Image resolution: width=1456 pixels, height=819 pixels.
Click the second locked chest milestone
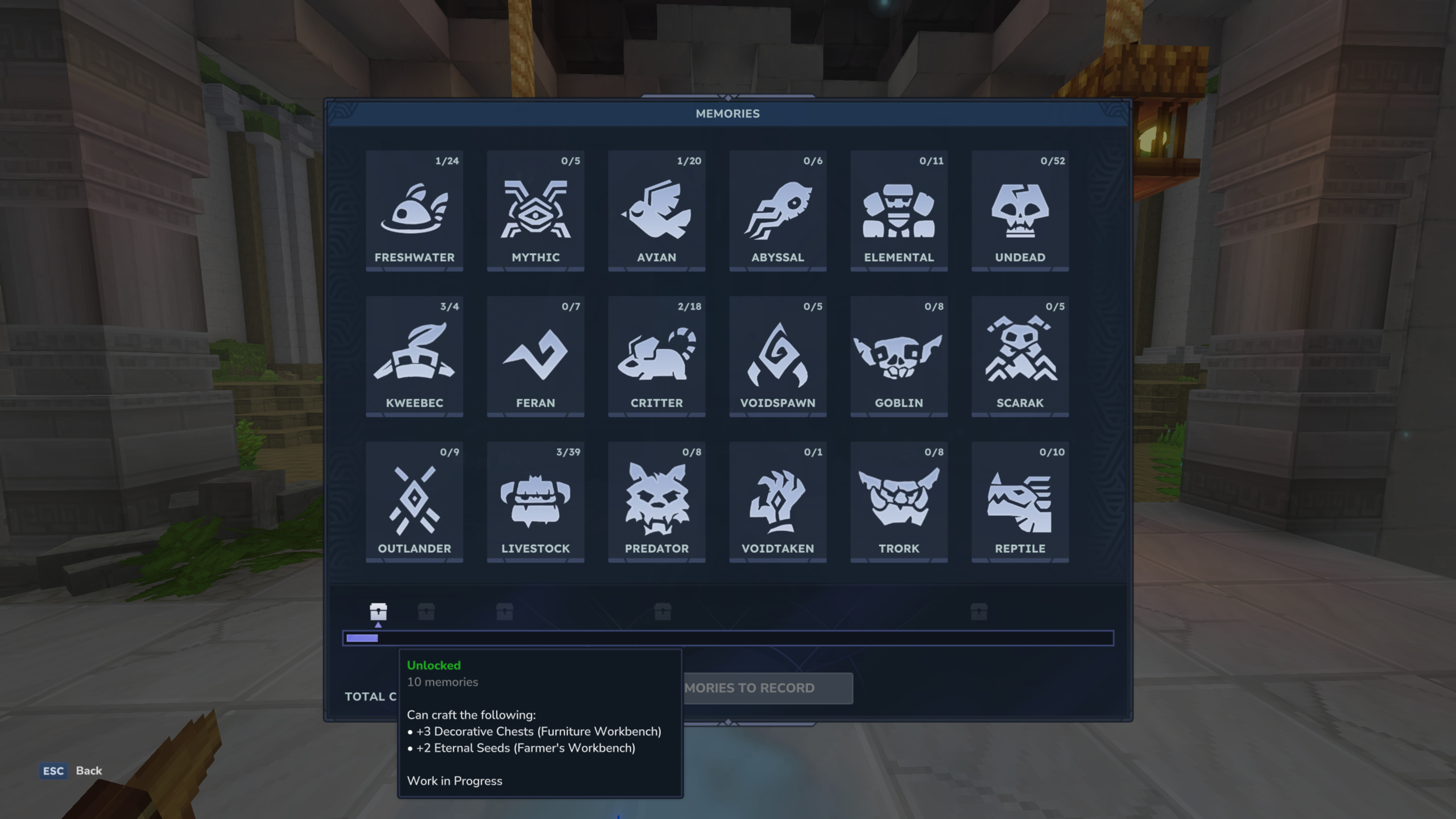coord(427,612)
